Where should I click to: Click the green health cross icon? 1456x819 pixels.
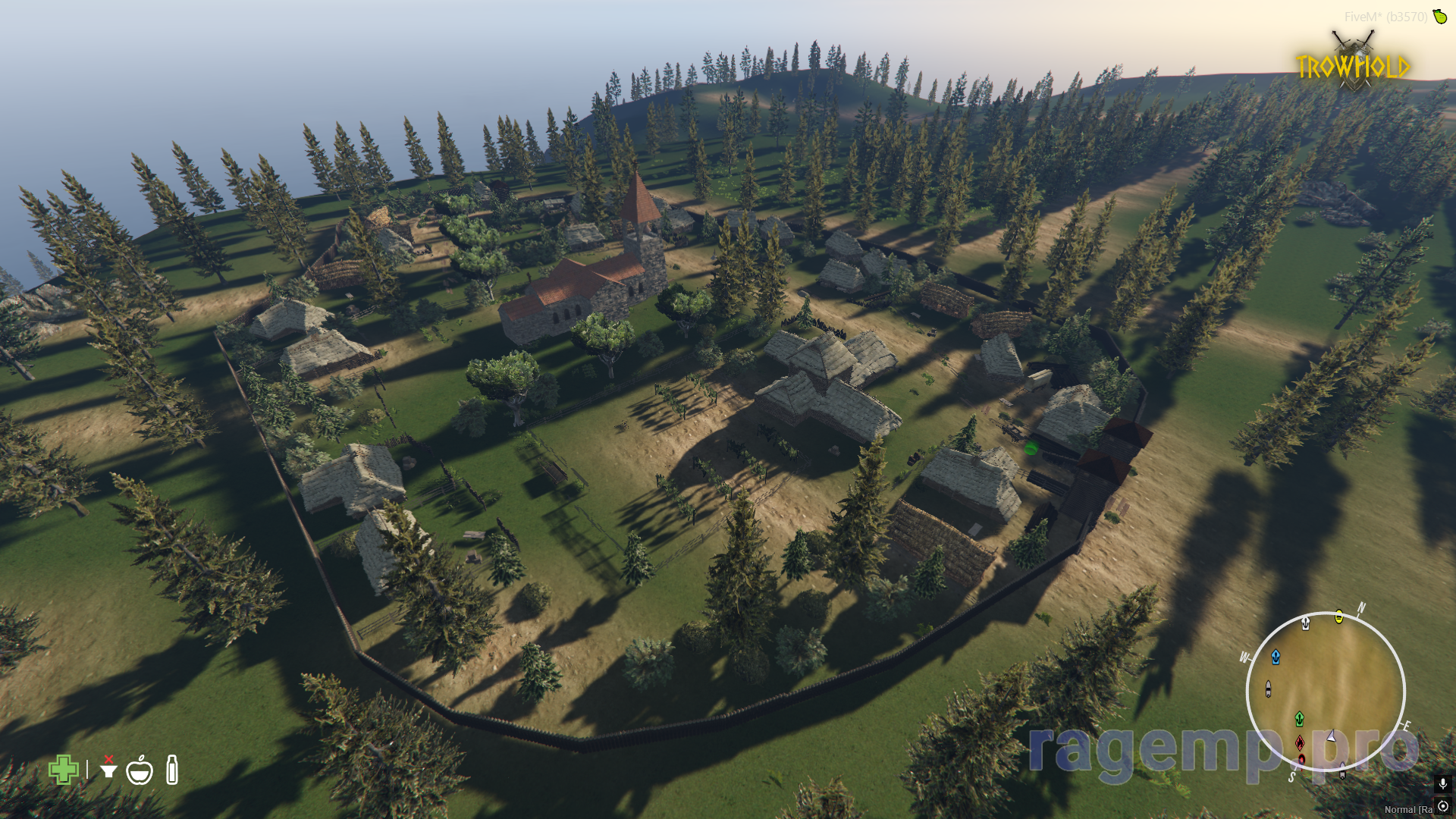[x=64, y=770]
